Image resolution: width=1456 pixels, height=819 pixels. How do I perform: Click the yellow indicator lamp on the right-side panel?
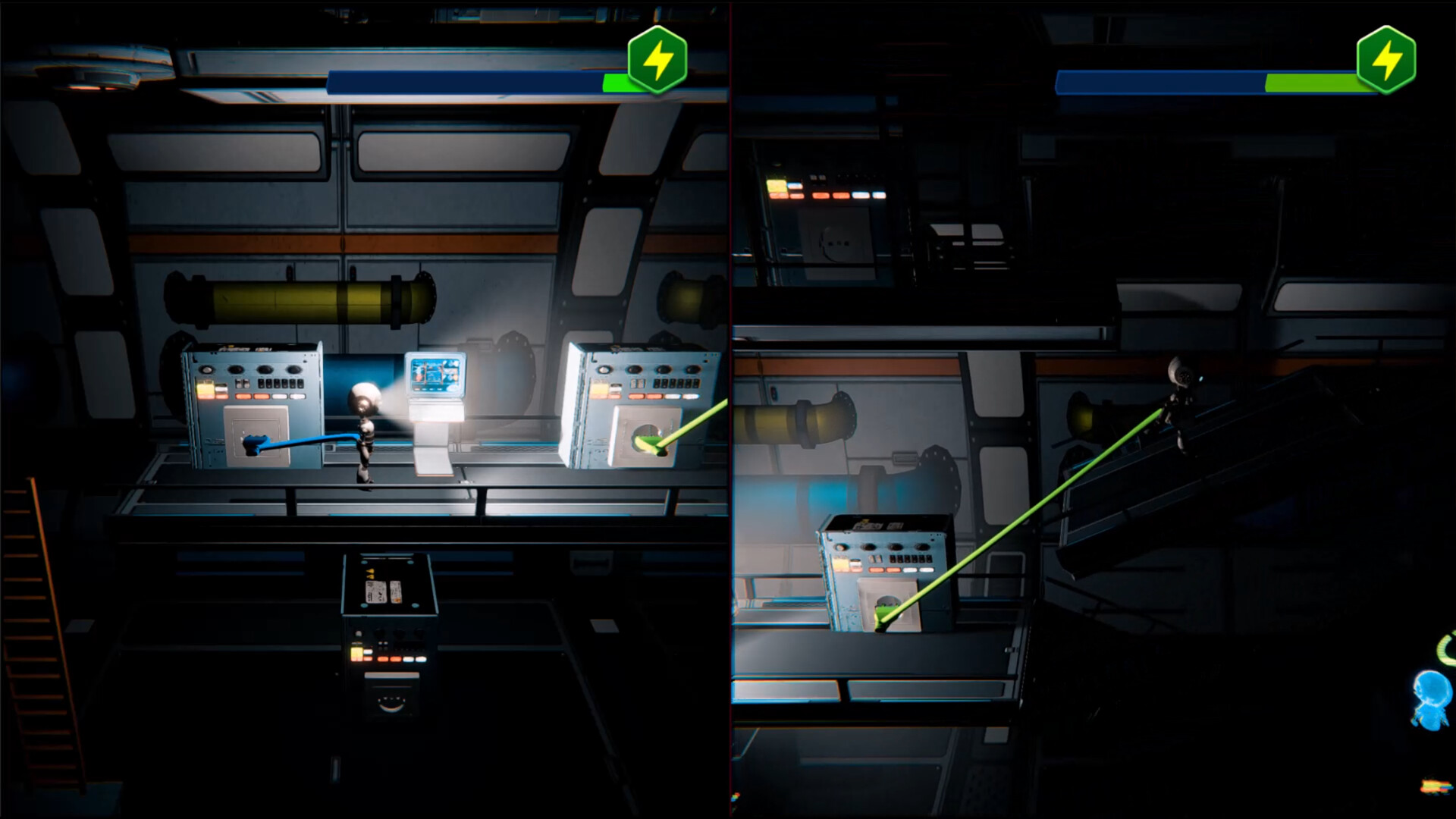pyautogui.click(x=600, y=388)
